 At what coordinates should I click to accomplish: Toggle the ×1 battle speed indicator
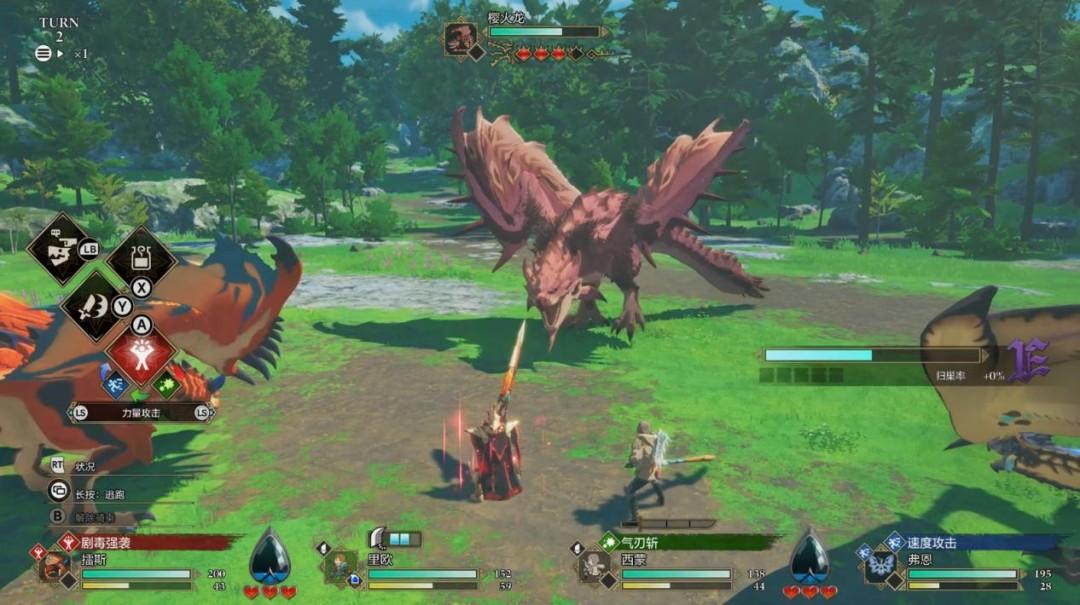coord(76,54)
